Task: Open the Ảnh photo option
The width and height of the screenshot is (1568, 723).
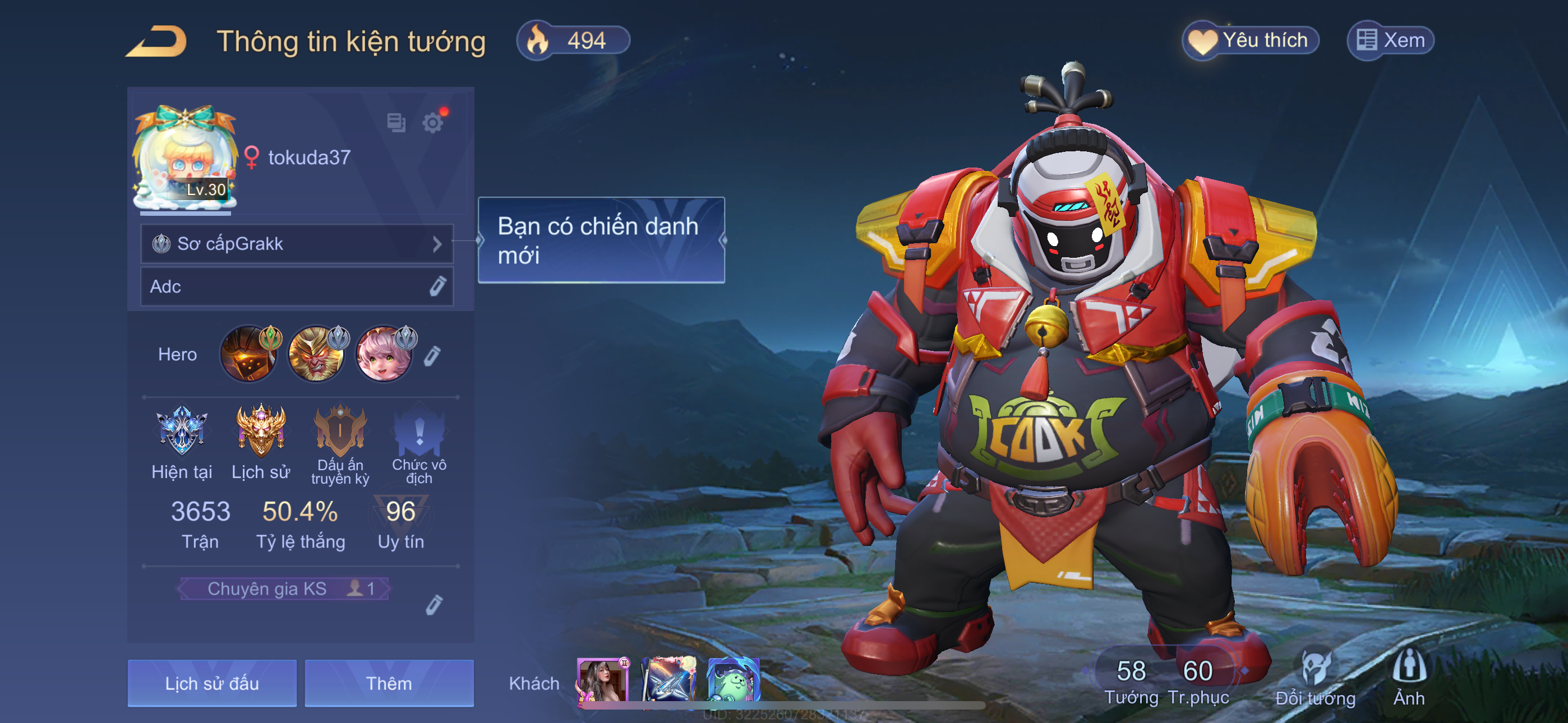Action: tap(1409, 675)
